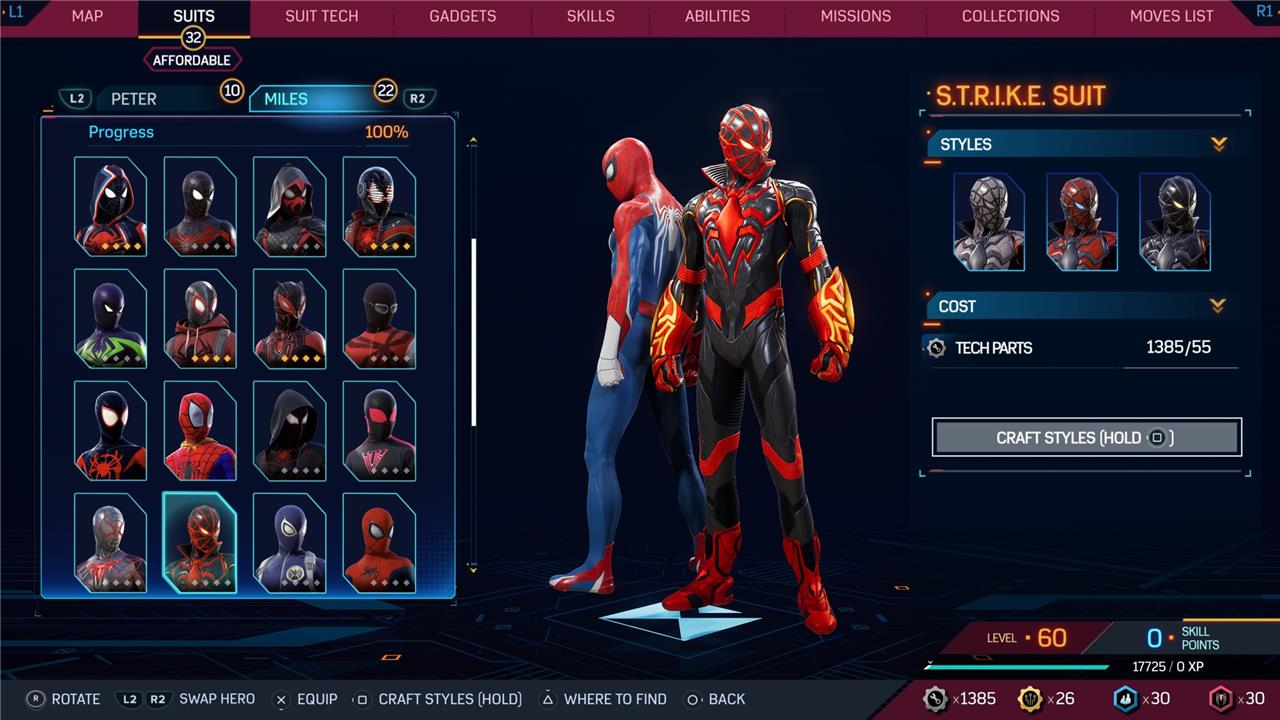Select the highlighted S.T.R.I.K.E. suit tile

coord(200,543)
